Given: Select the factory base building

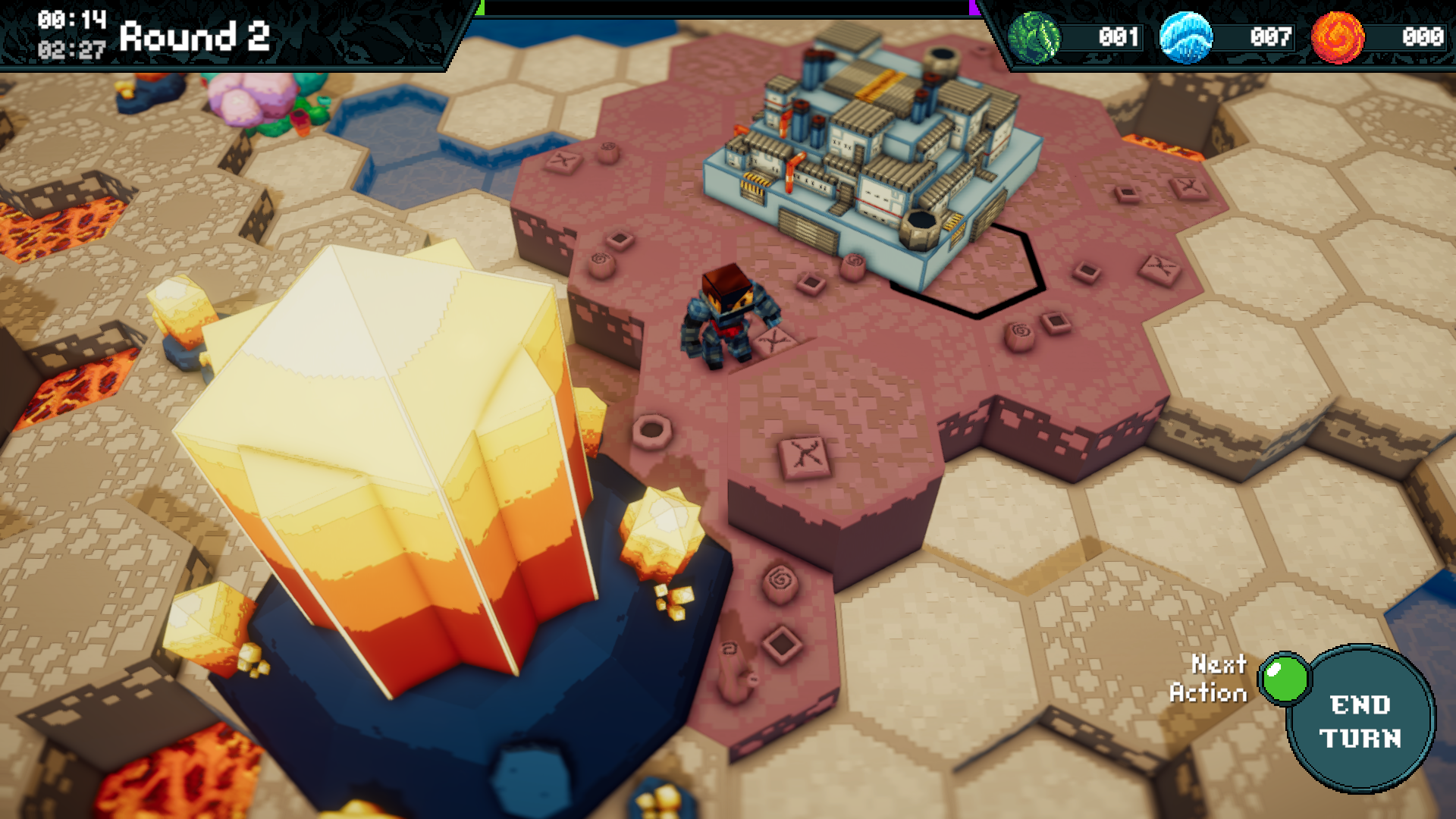Looking at the screenshot, I should tap(872, 152).
